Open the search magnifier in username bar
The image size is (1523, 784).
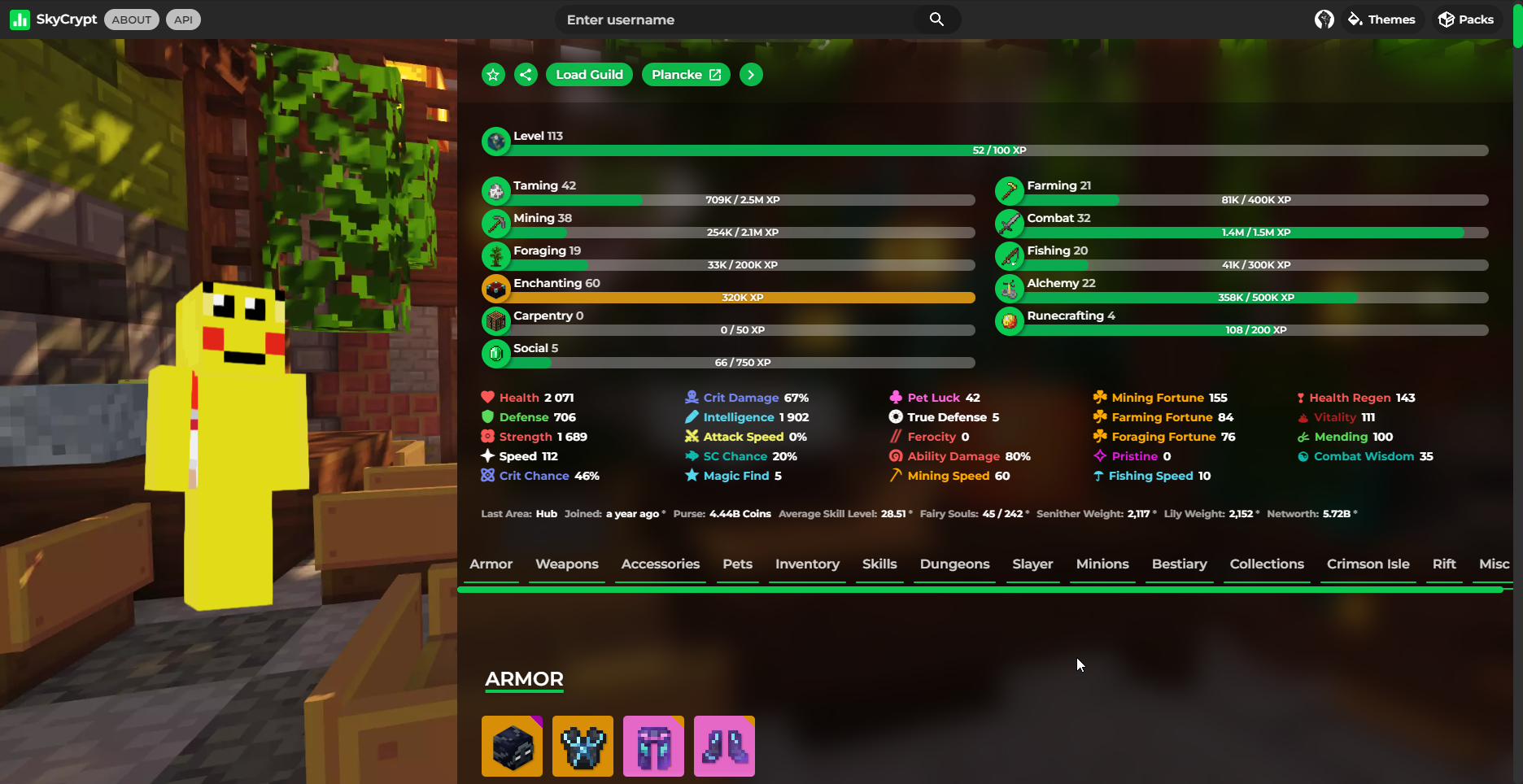click(x=936, y=19)
